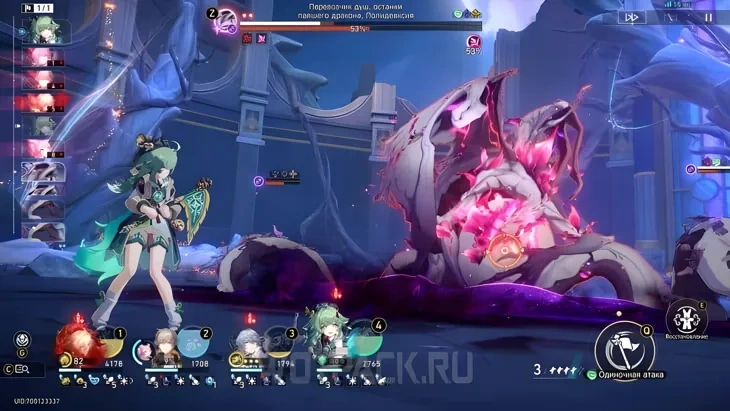This screenshot has width=730, height=411.
Task: Select the brown-haired character portrait numbered 2
Action: tap(166, 347)
